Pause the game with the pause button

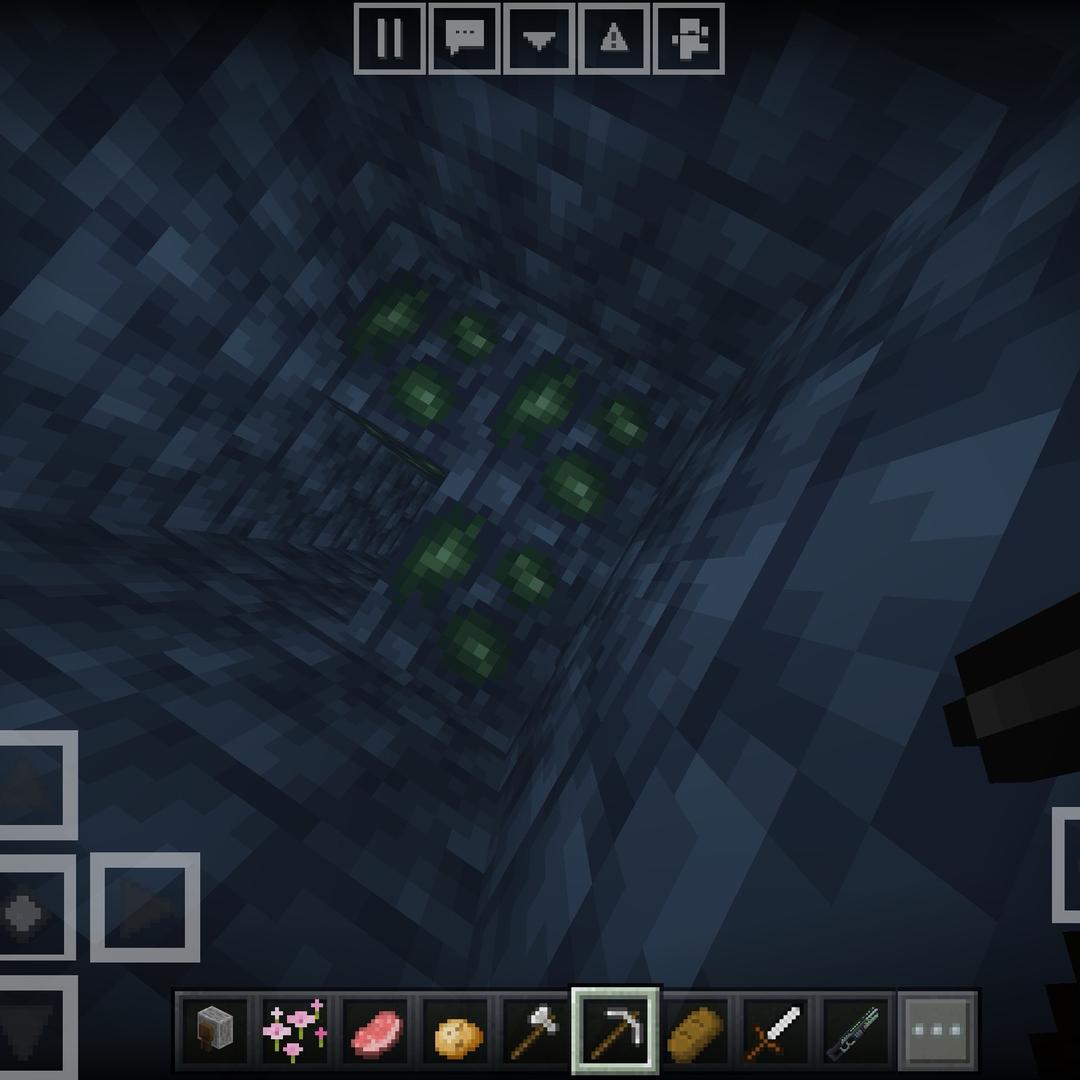[390, 38]
